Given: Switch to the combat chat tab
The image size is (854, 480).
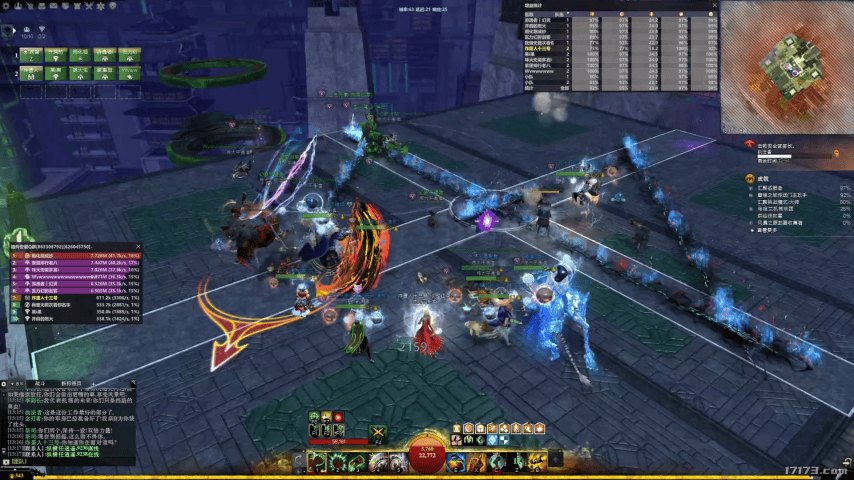Looking at the screenshot, I should click(x=40, y=383).
